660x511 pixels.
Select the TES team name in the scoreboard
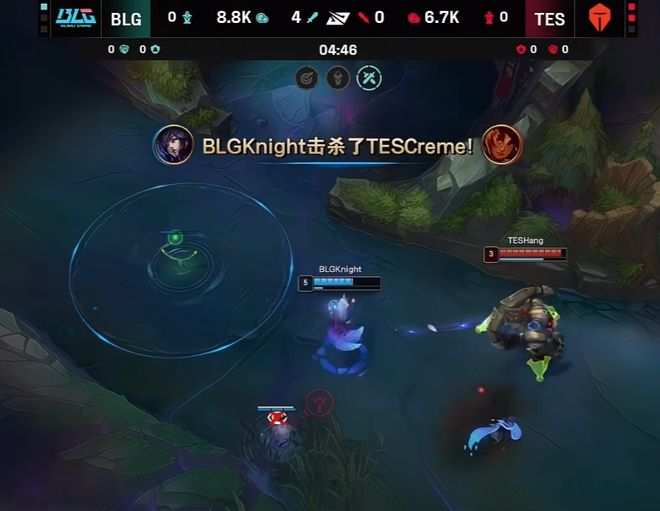pyautogui.click(x=549, y=18)
